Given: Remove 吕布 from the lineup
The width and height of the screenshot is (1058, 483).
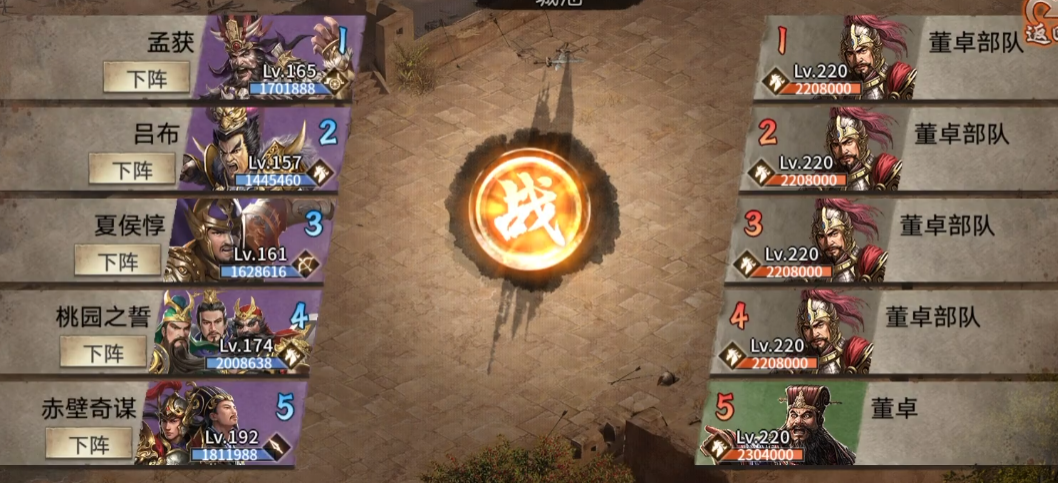Looking at the screenshot, I should click(132, 169).
